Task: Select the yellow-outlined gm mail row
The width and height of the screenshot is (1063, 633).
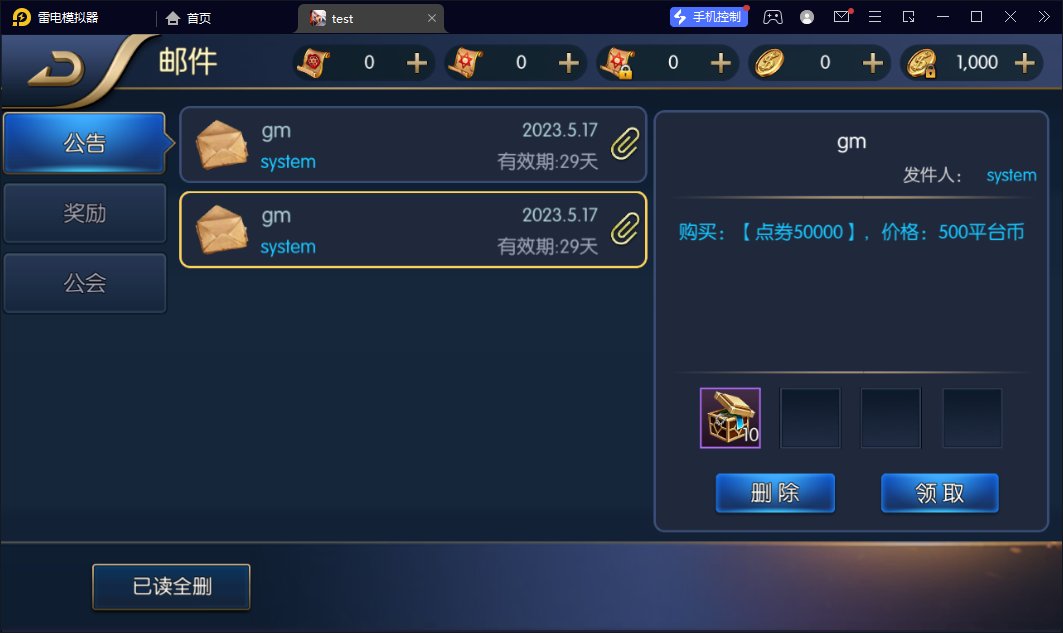Action: point(412,230)
